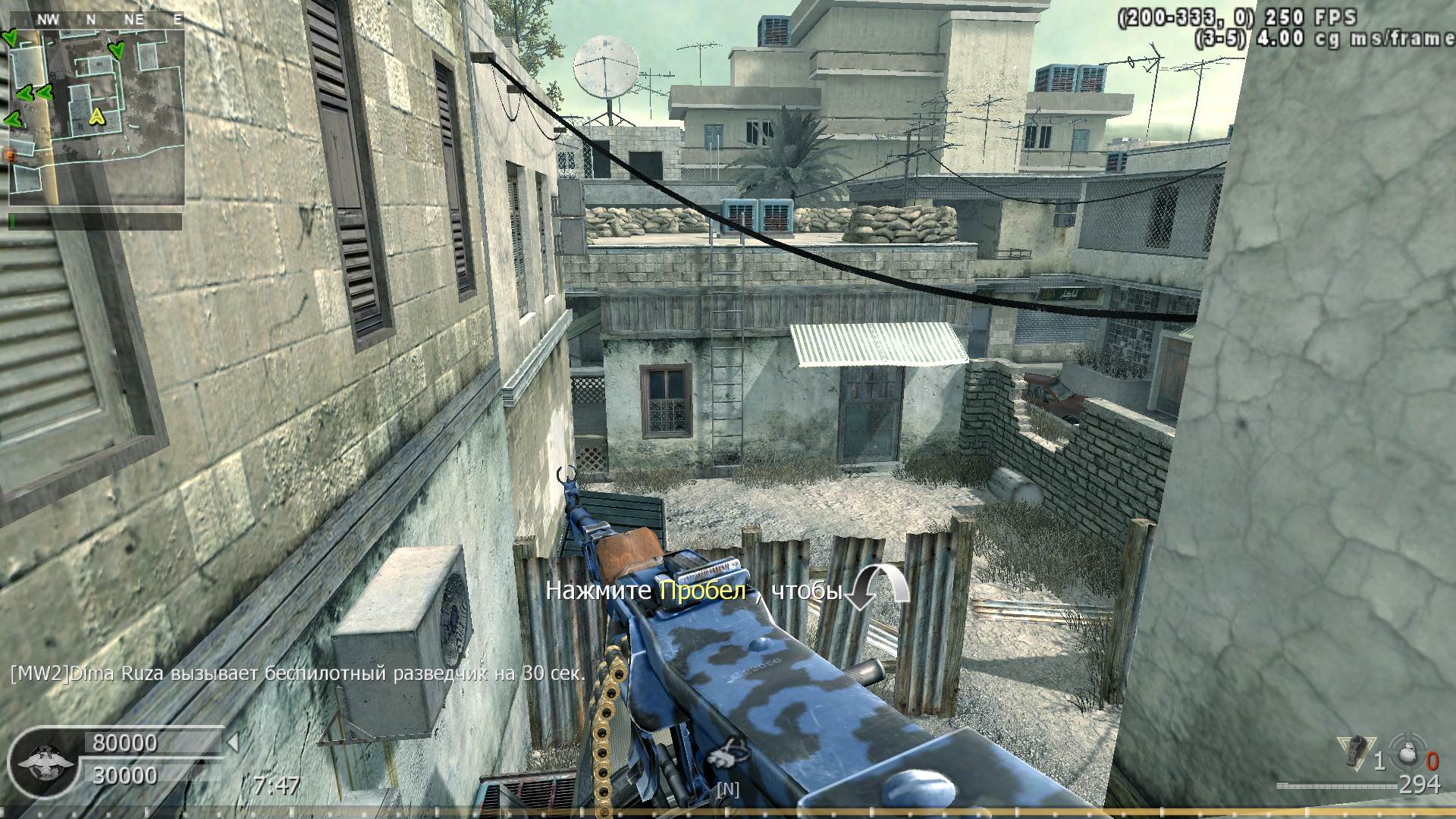The height and width of the screenshot is (819, 1456).
Task: Click the night vision goggles icon
Action: [726, 754]
